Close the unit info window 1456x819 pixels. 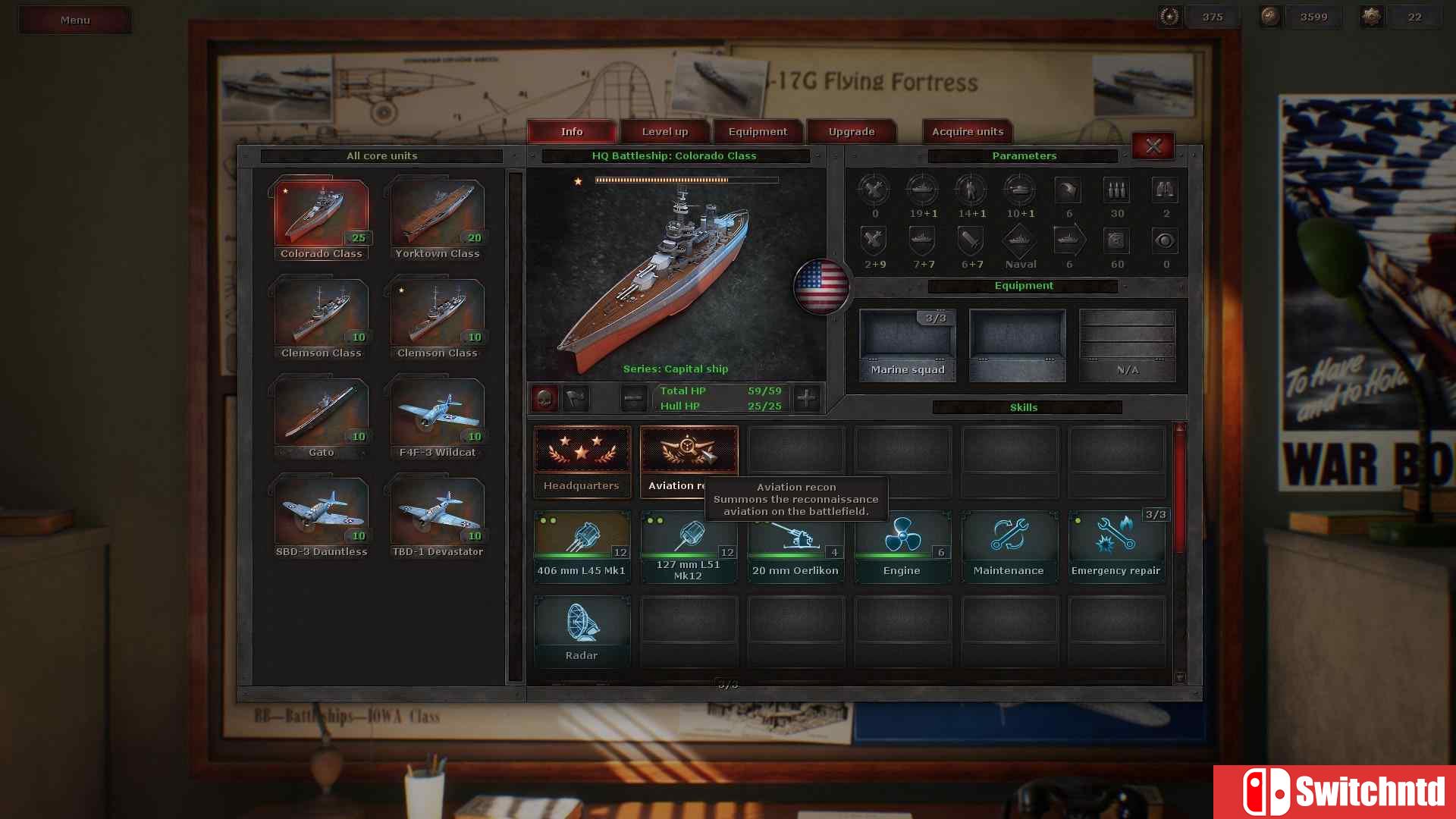[1153, 146]
